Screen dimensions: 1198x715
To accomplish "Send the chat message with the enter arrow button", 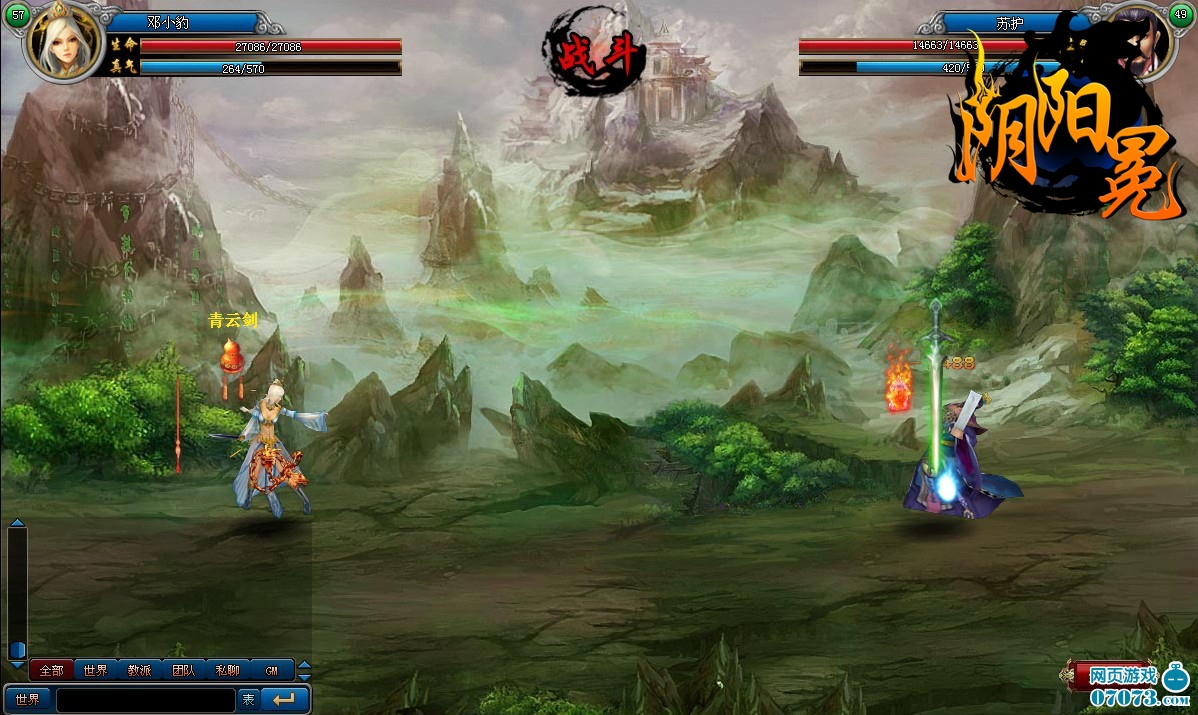I will pyautogui.click(x=285, y=700).
